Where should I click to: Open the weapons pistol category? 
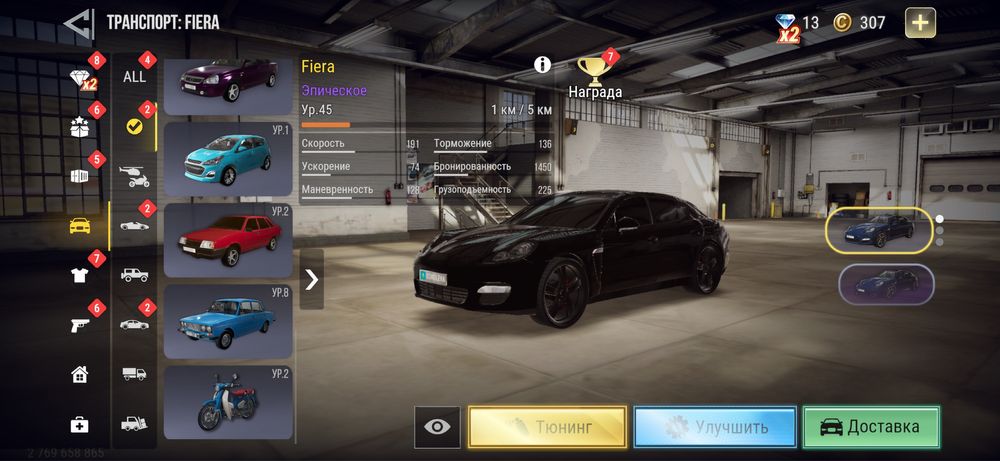pos(80,324)
